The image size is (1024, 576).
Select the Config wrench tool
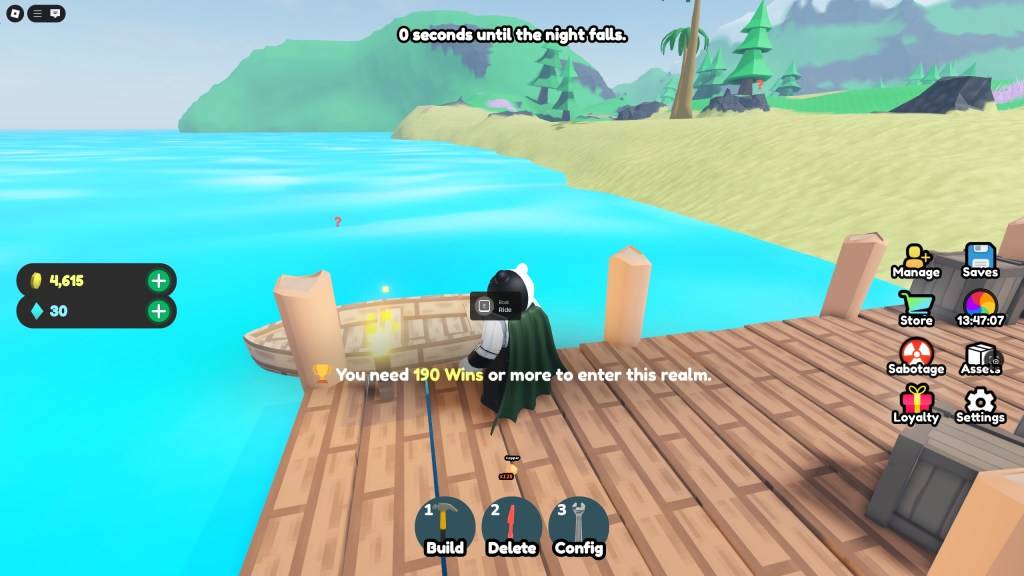pyautogui.click(x=578, y=525)
